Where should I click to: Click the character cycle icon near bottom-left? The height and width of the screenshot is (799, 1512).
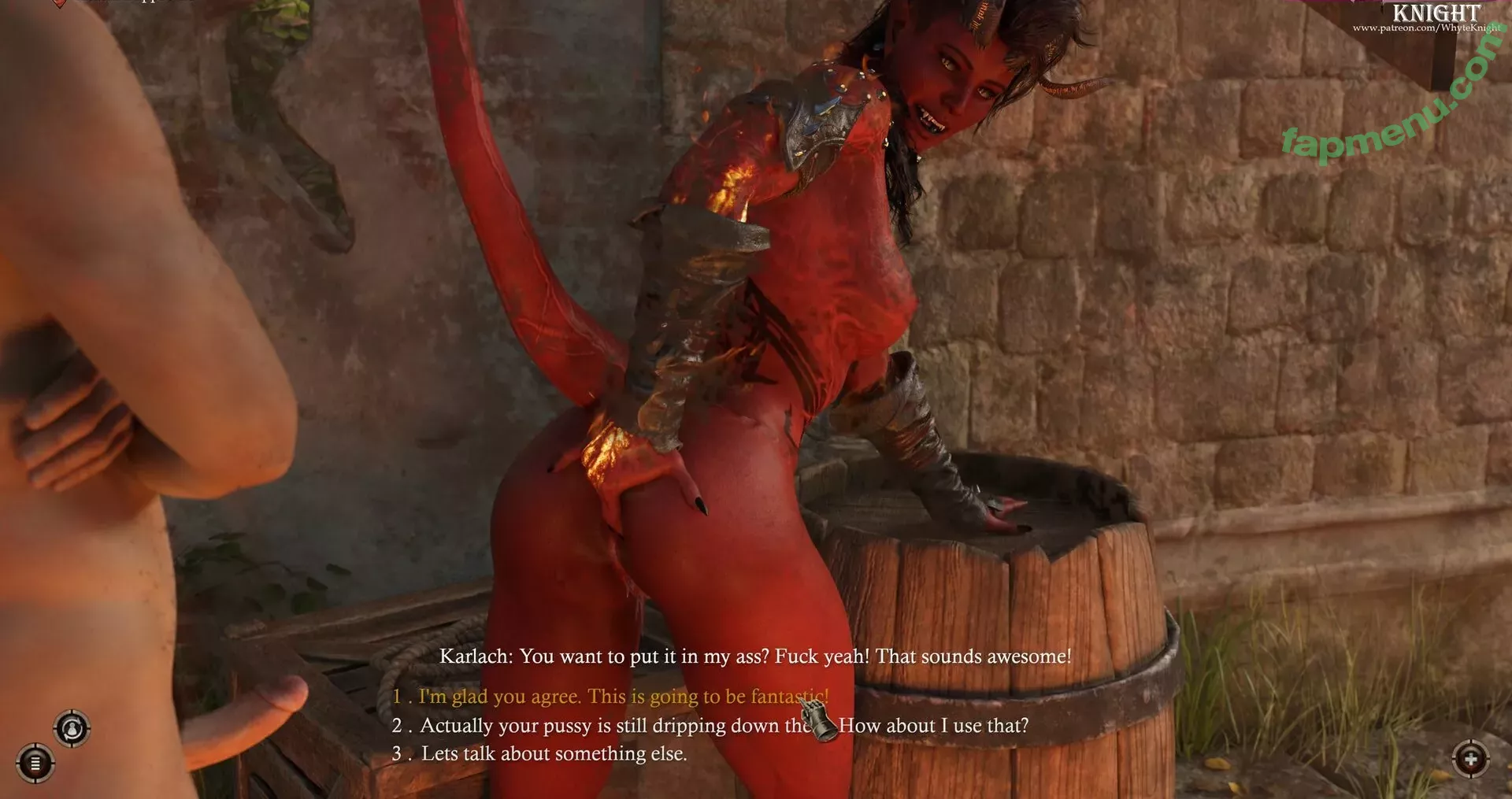click(x=72, y=728)
